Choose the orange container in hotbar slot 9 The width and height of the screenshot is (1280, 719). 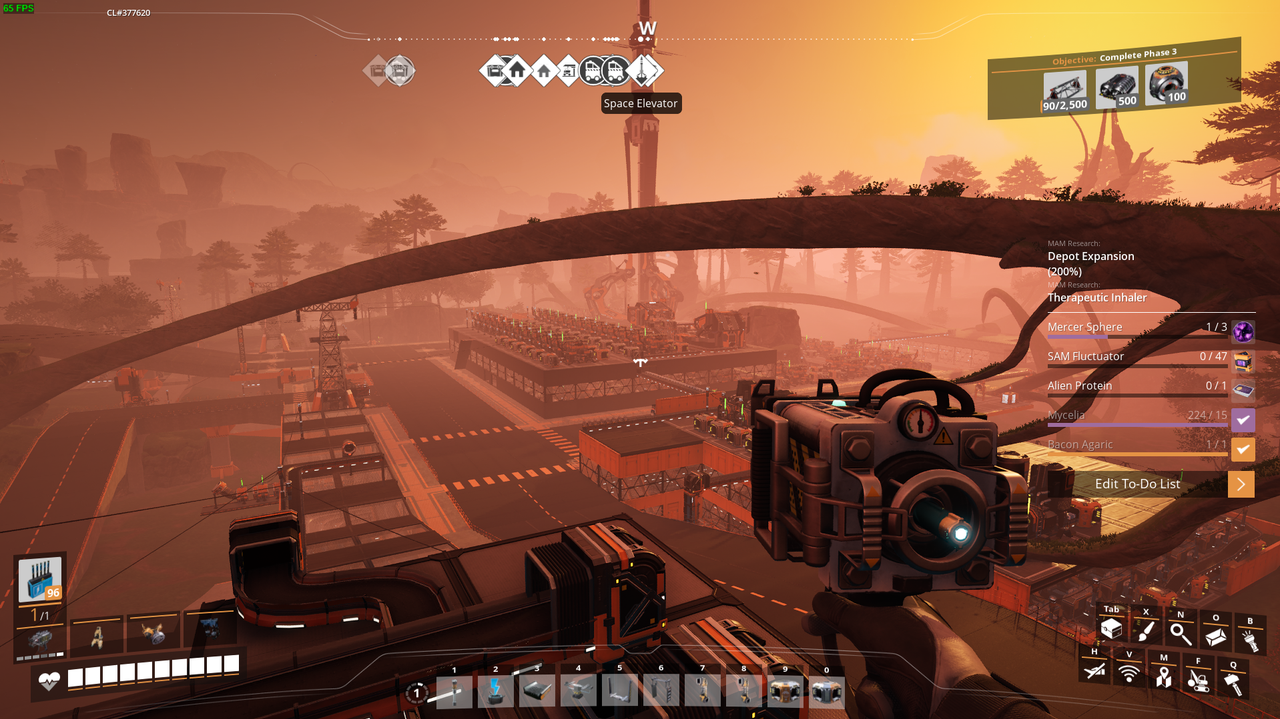tap(785, 690)
